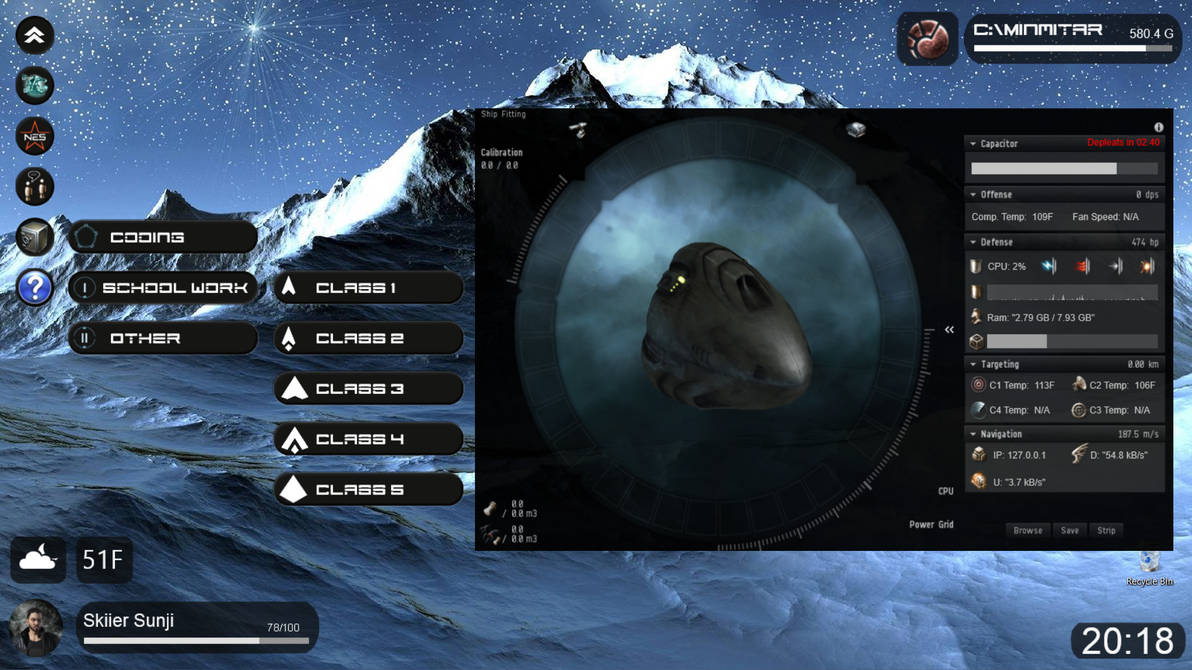Toggle the Navigation section arrow
This screenshot has height=670, width=1192.
[973, 435]
